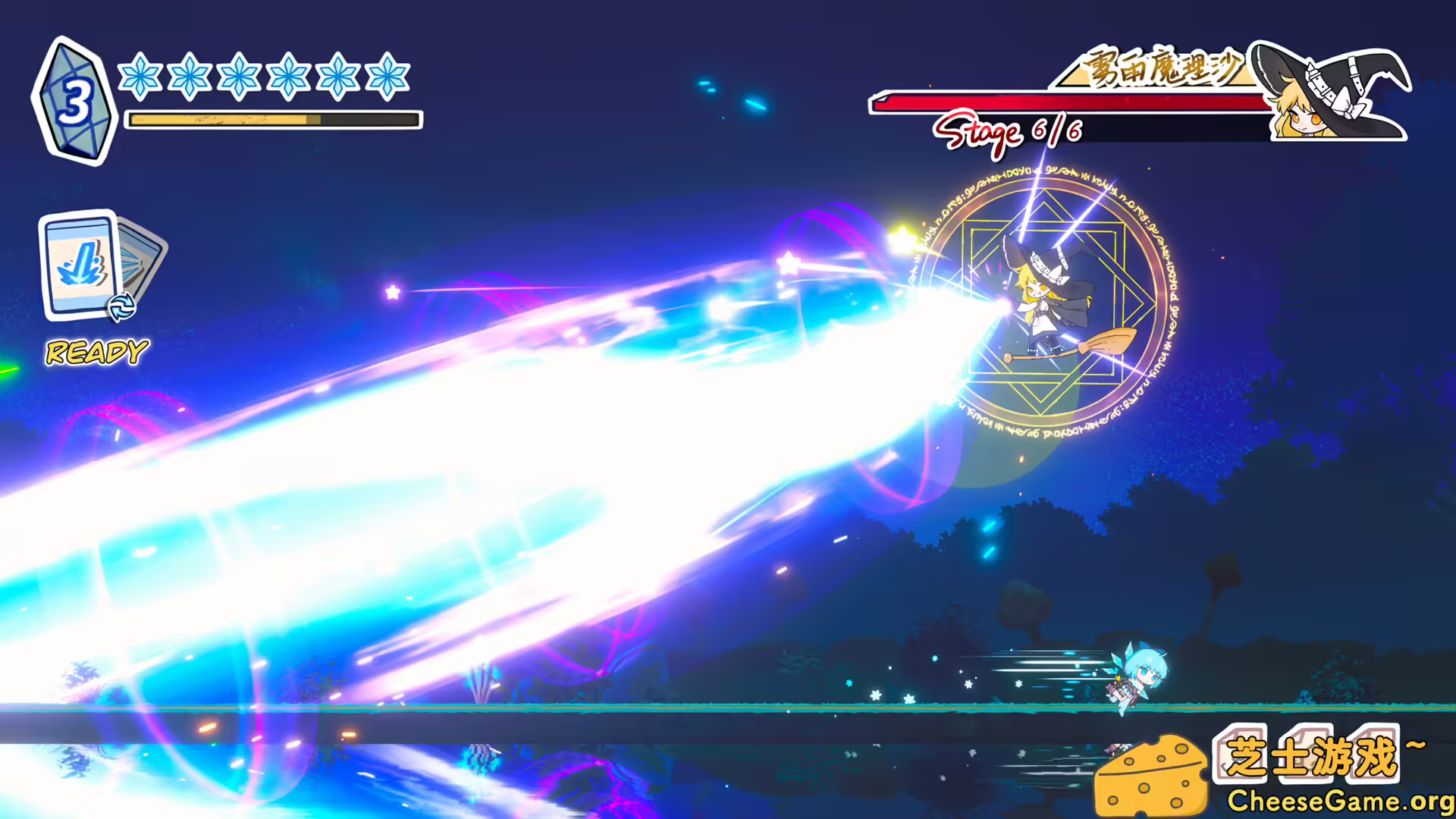Click the third snowflake star icon
1456x819 pixels.
coord(240,76)
